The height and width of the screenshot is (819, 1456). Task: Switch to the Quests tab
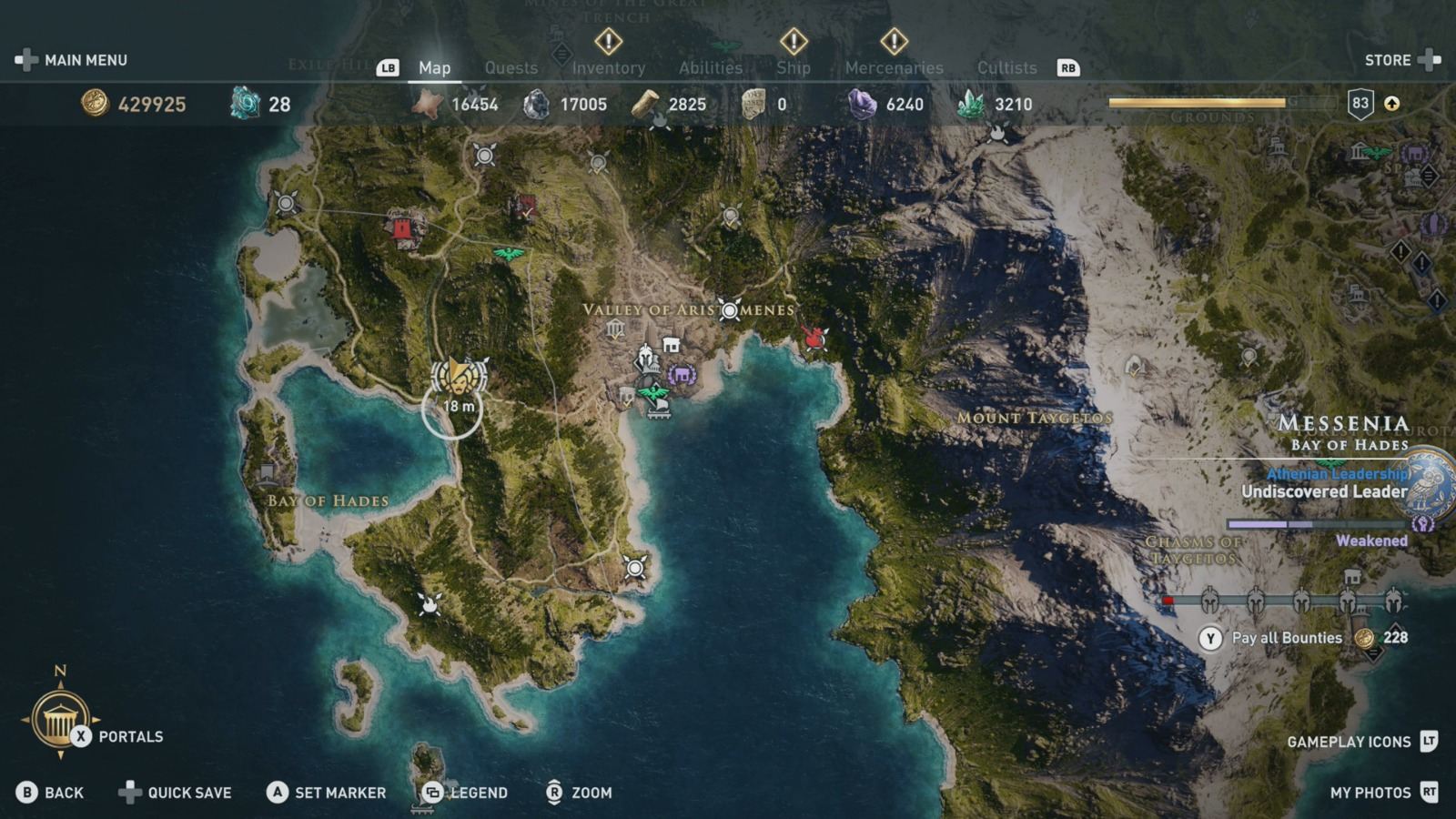(511, 67)
